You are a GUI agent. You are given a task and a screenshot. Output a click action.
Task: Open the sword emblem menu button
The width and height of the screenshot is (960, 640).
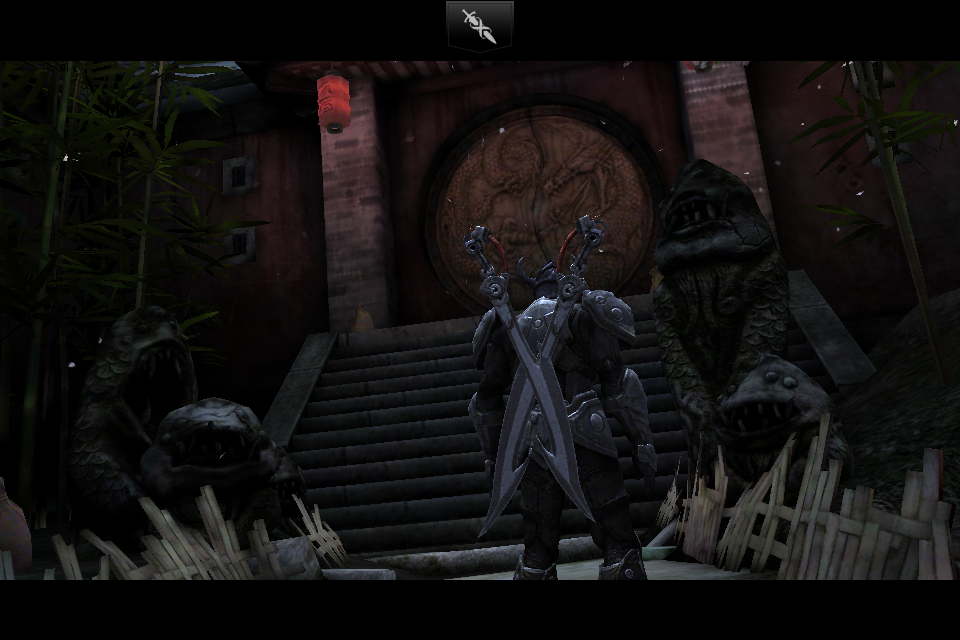479,25
